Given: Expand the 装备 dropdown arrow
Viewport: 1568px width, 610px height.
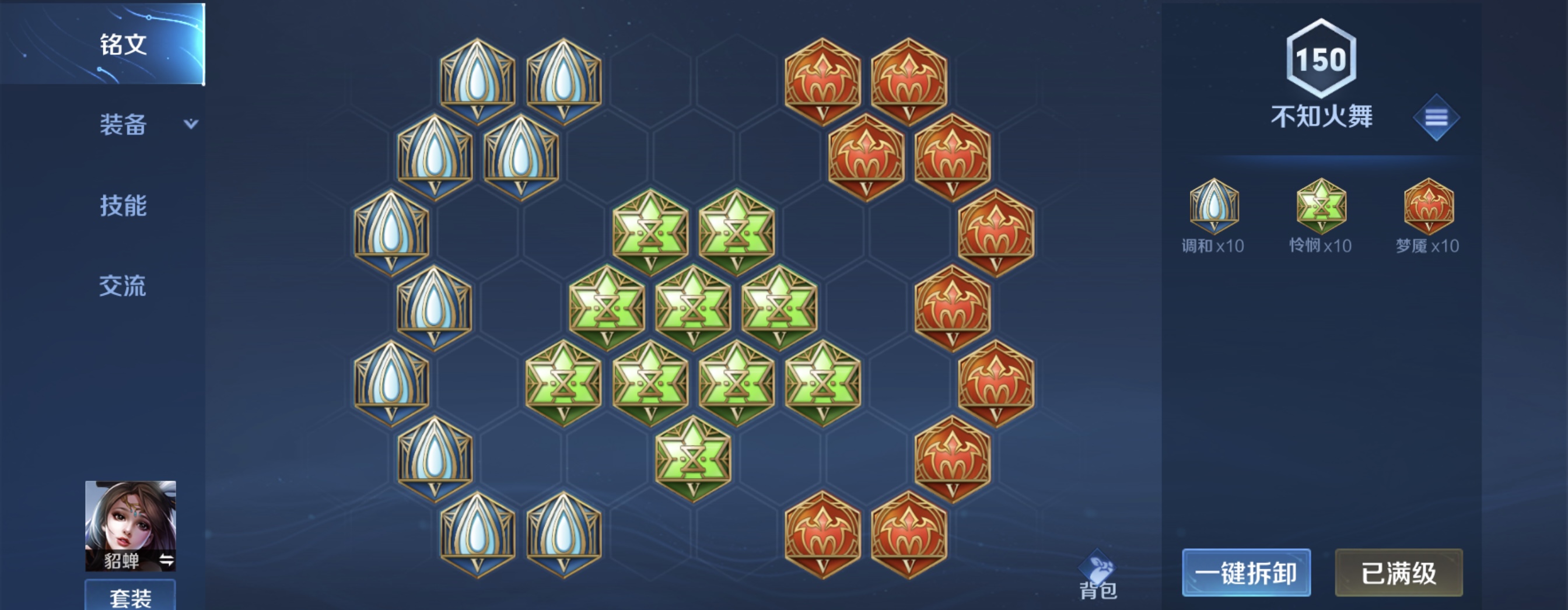Looking at the screenshot, I should (x=191, y=124).
